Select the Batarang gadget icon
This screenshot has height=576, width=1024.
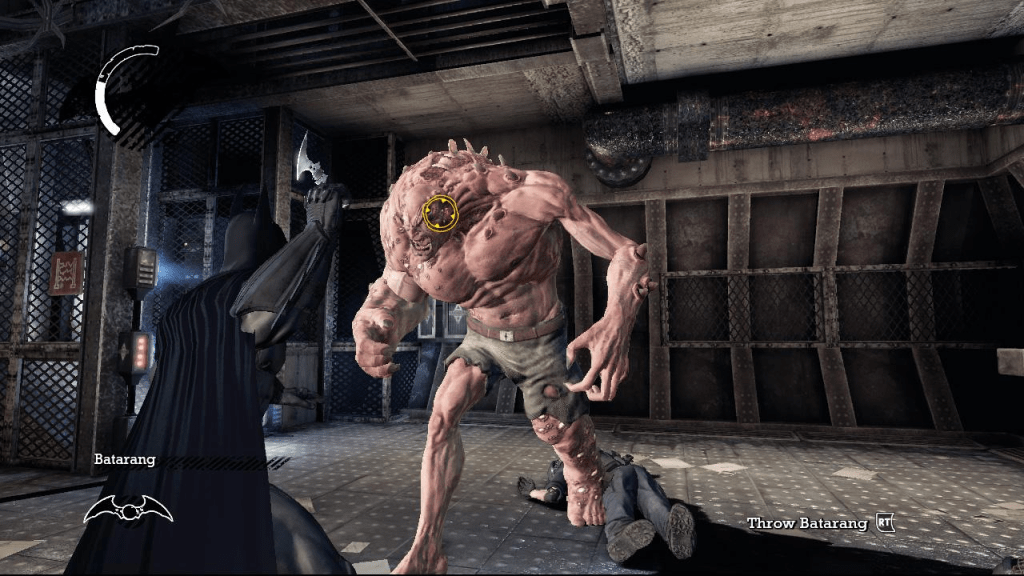click(x=128, y=508)
